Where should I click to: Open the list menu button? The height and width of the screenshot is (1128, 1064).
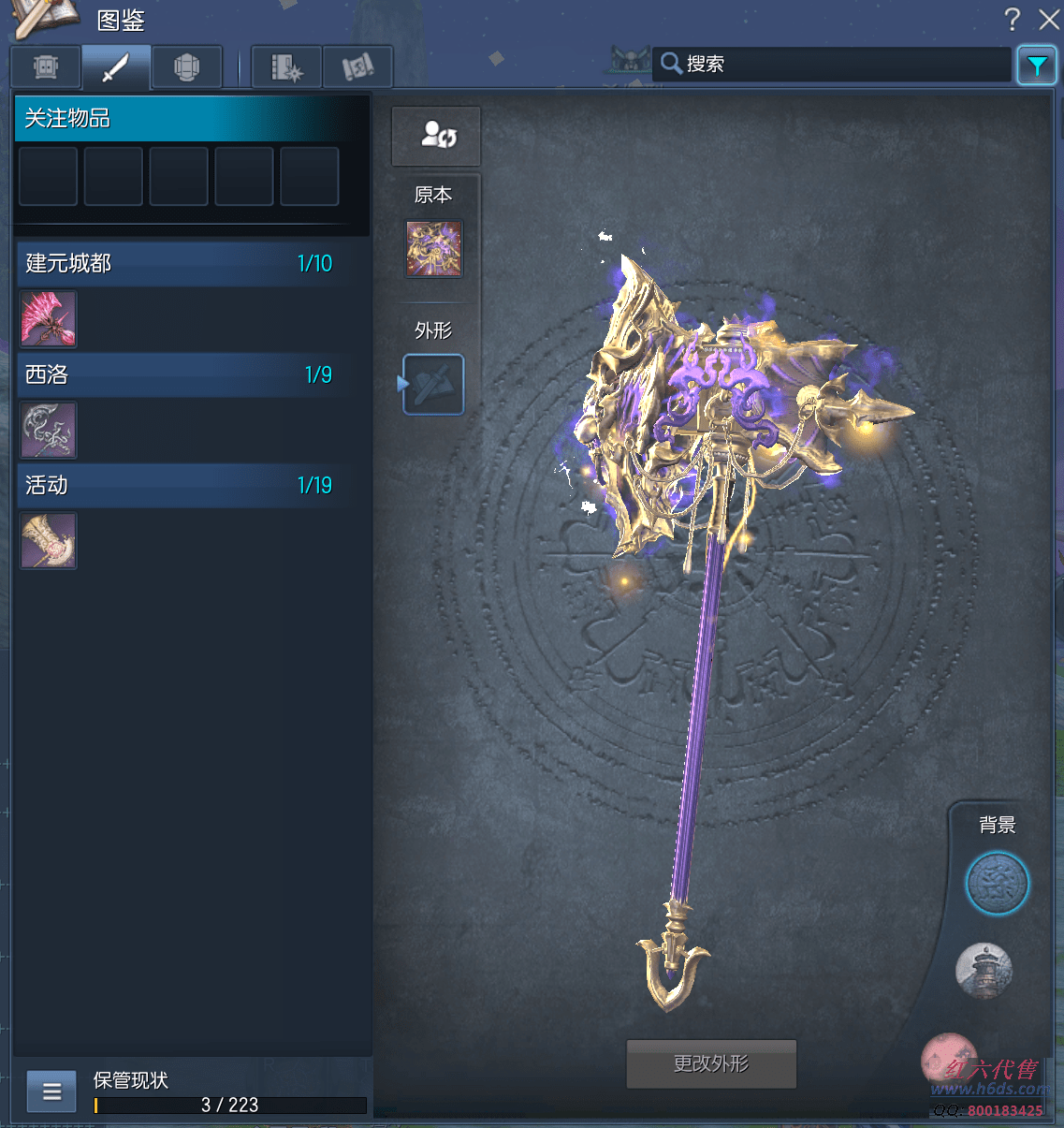click(x=51, y=1091)
